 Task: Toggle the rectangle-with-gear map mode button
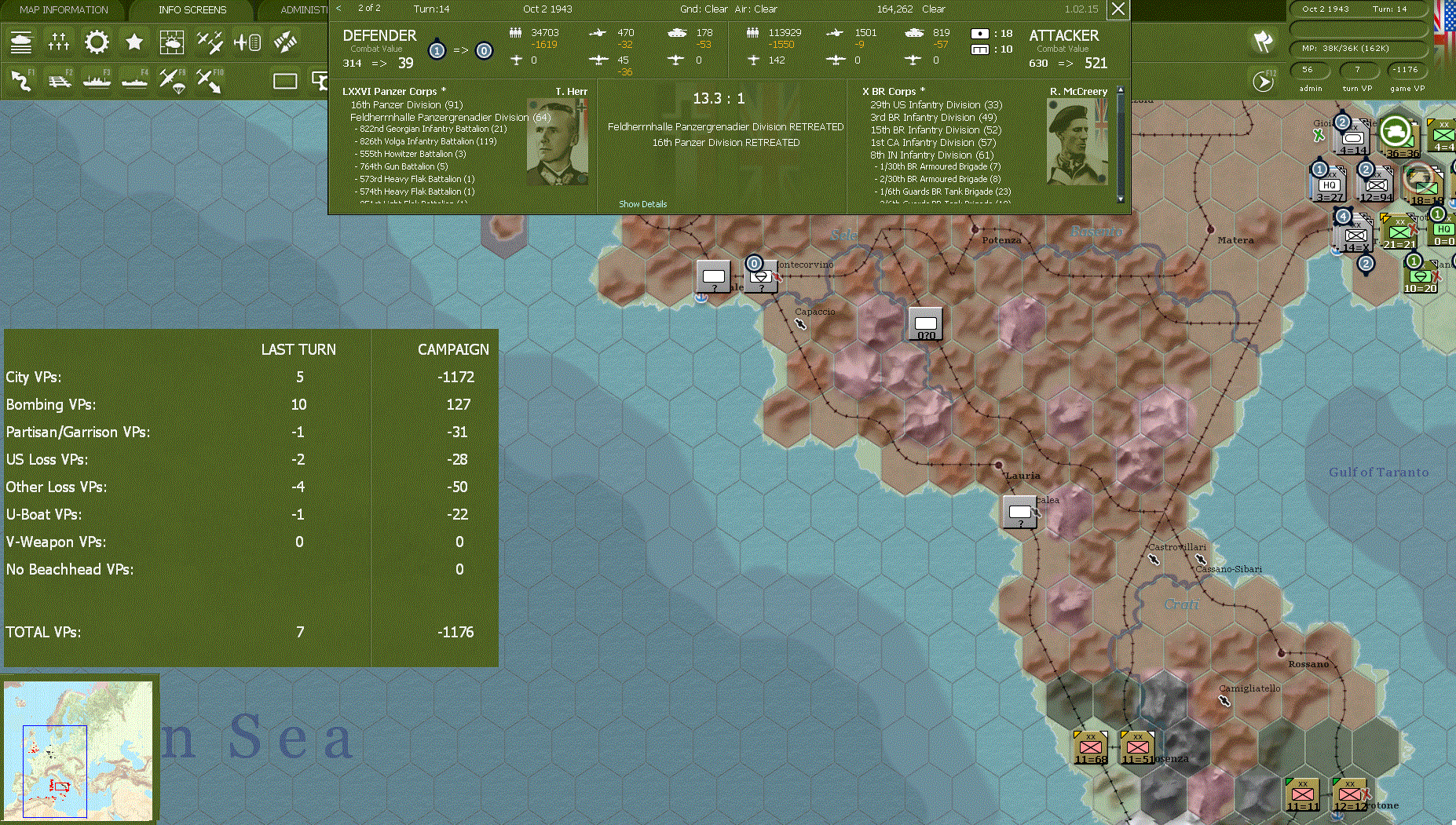coord(320,80)
